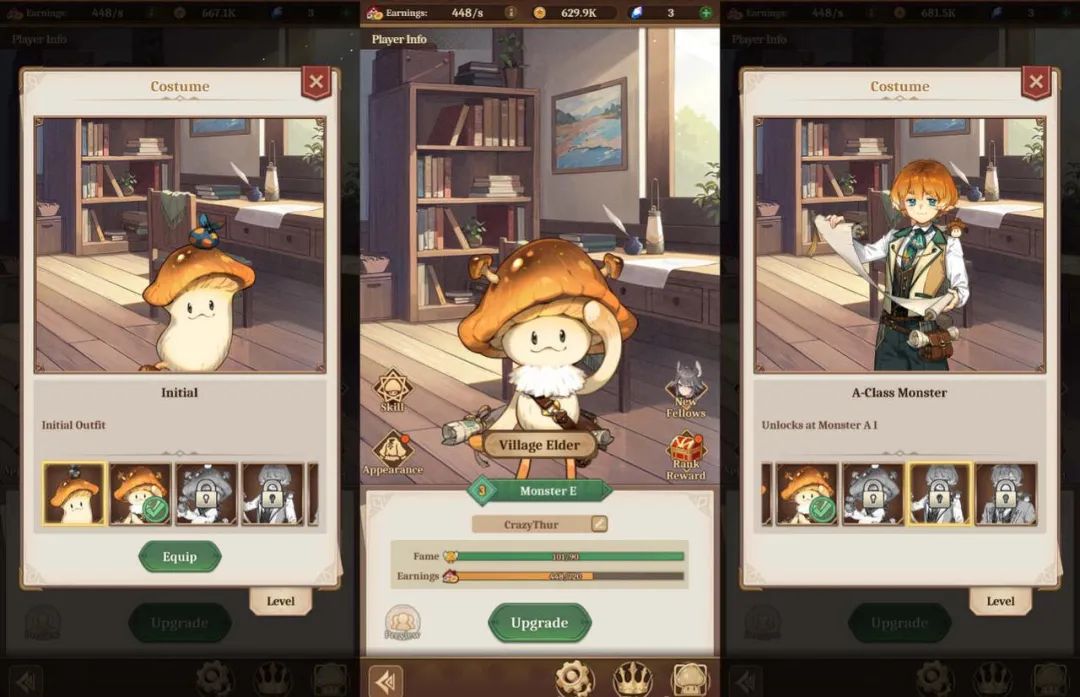Close the Initial outfit Costume window
Viewport: 1080px width, 697px height.
pyautogui.click(x=316, y=83)
